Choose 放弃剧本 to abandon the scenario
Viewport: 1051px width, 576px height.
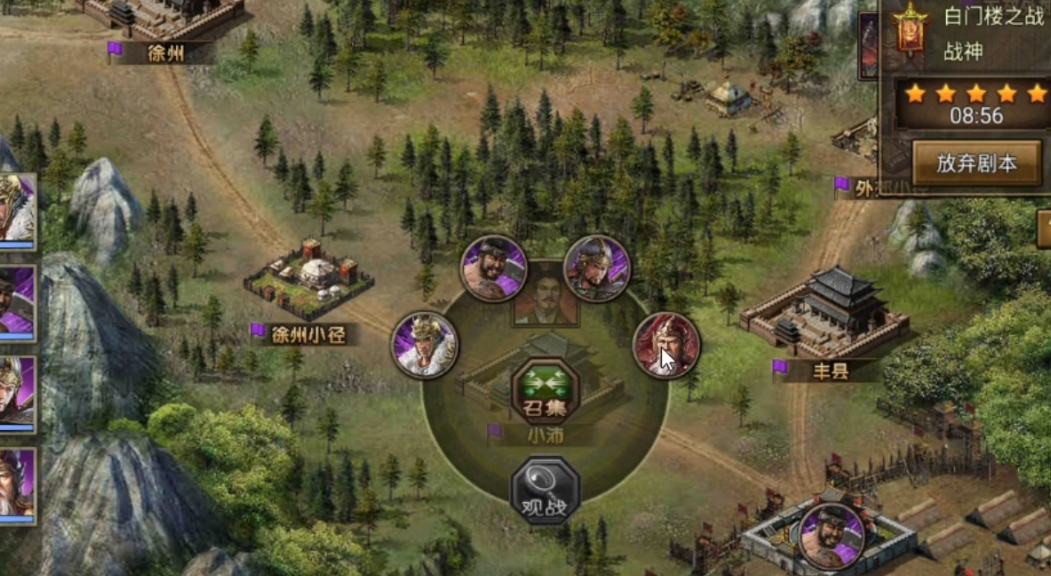tap(976, 163)
